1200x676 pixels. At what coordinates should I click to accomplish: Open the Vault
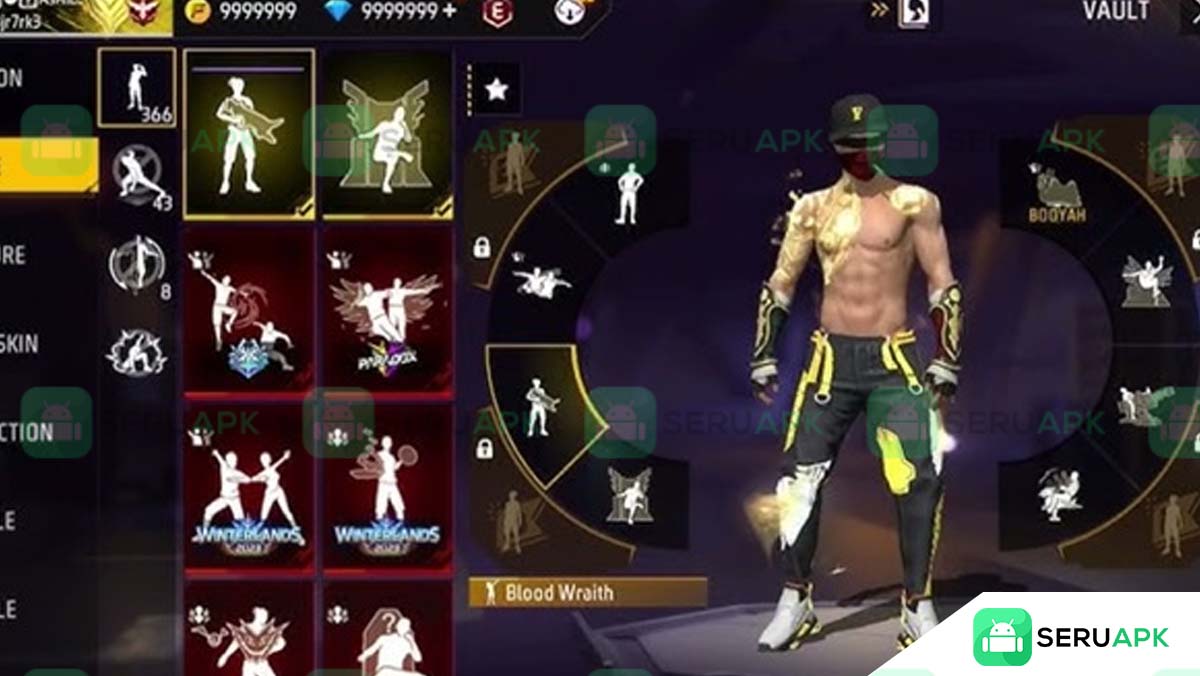click(x=1116, y=12)
